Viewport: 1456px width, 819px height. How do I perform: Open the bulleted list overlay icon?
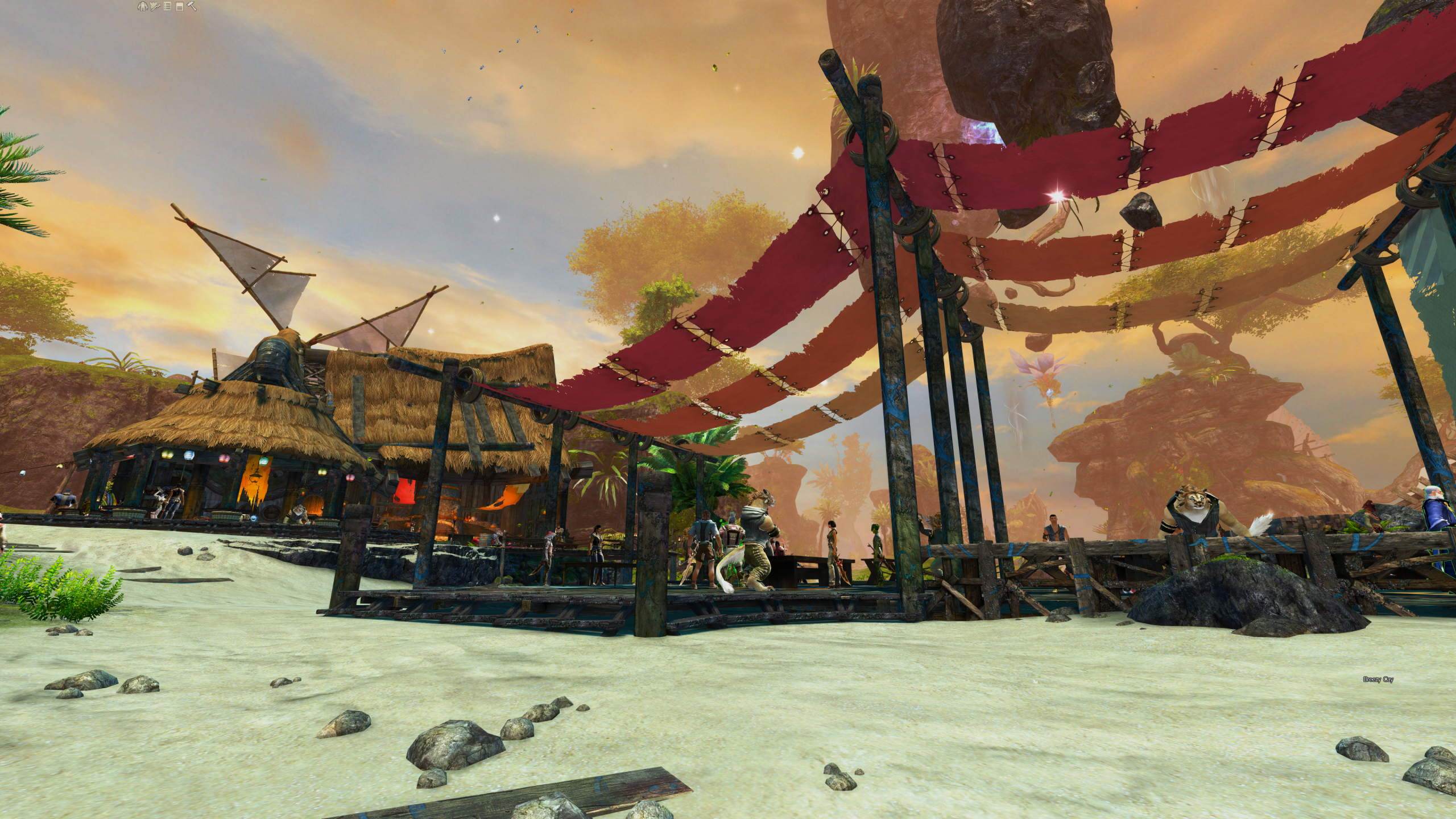tap(167, 6)
